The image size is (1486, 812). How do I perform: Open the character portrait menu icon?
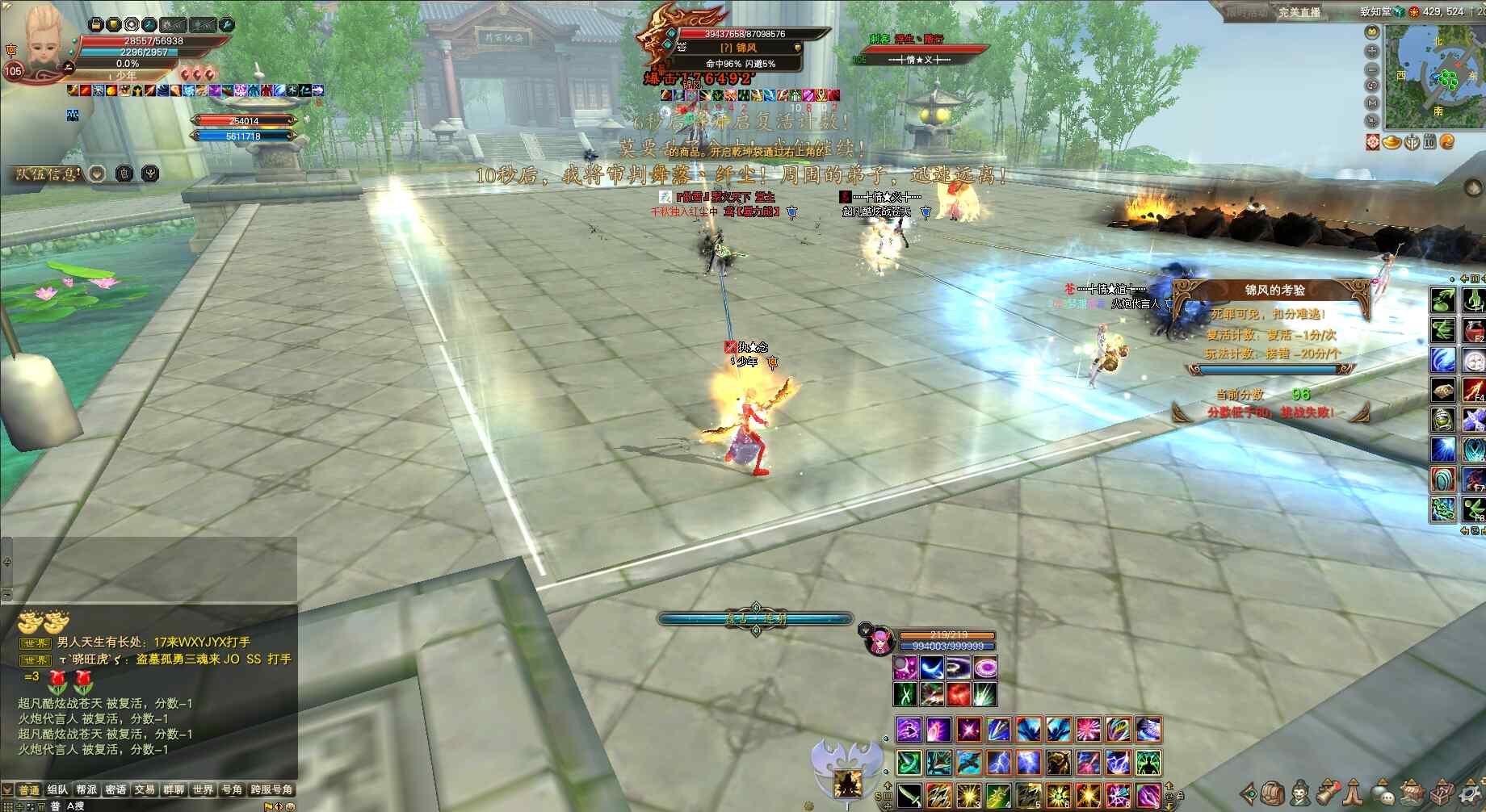click(1301, 792)
